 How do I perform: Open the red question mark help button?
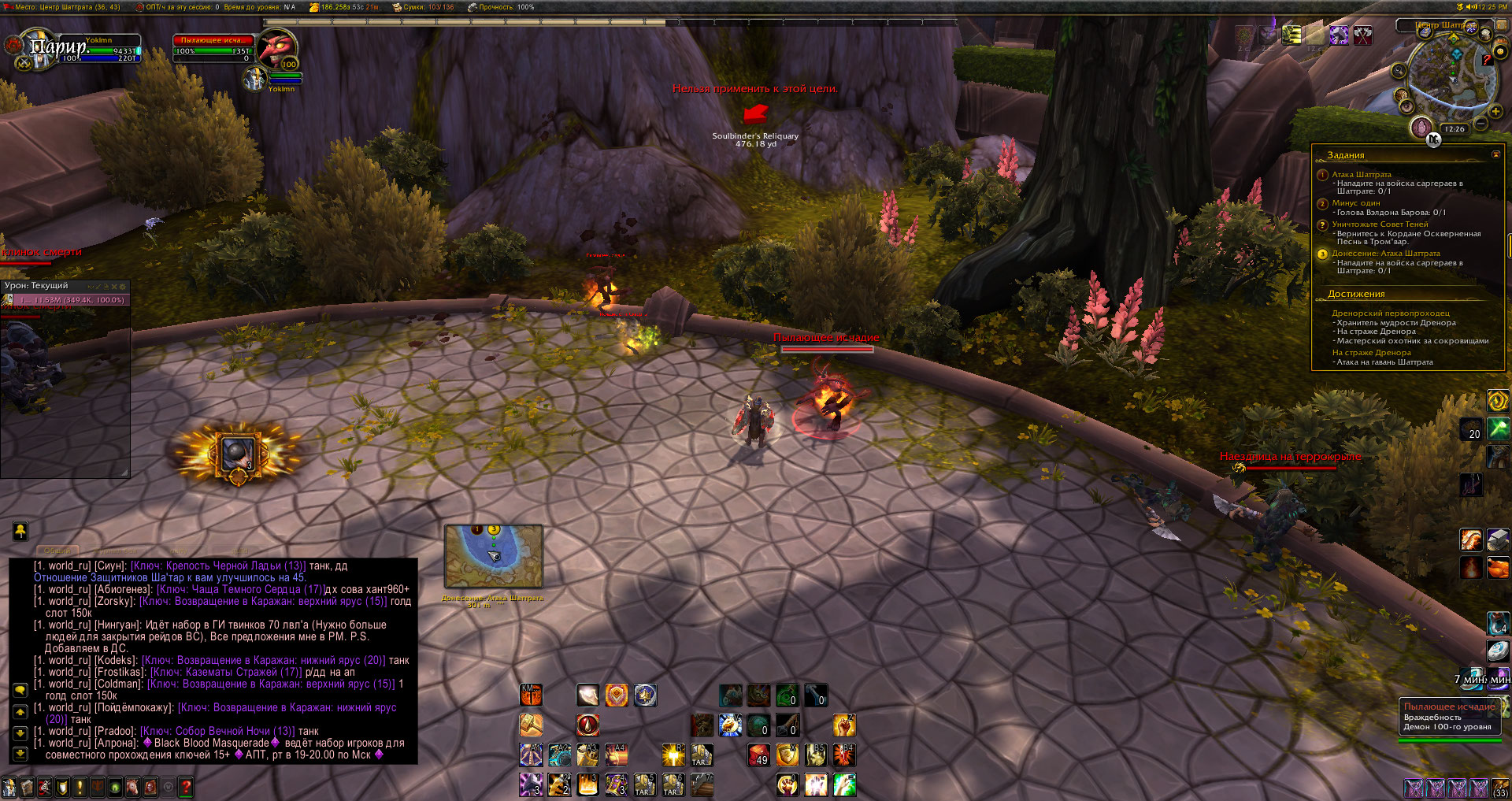186,786
